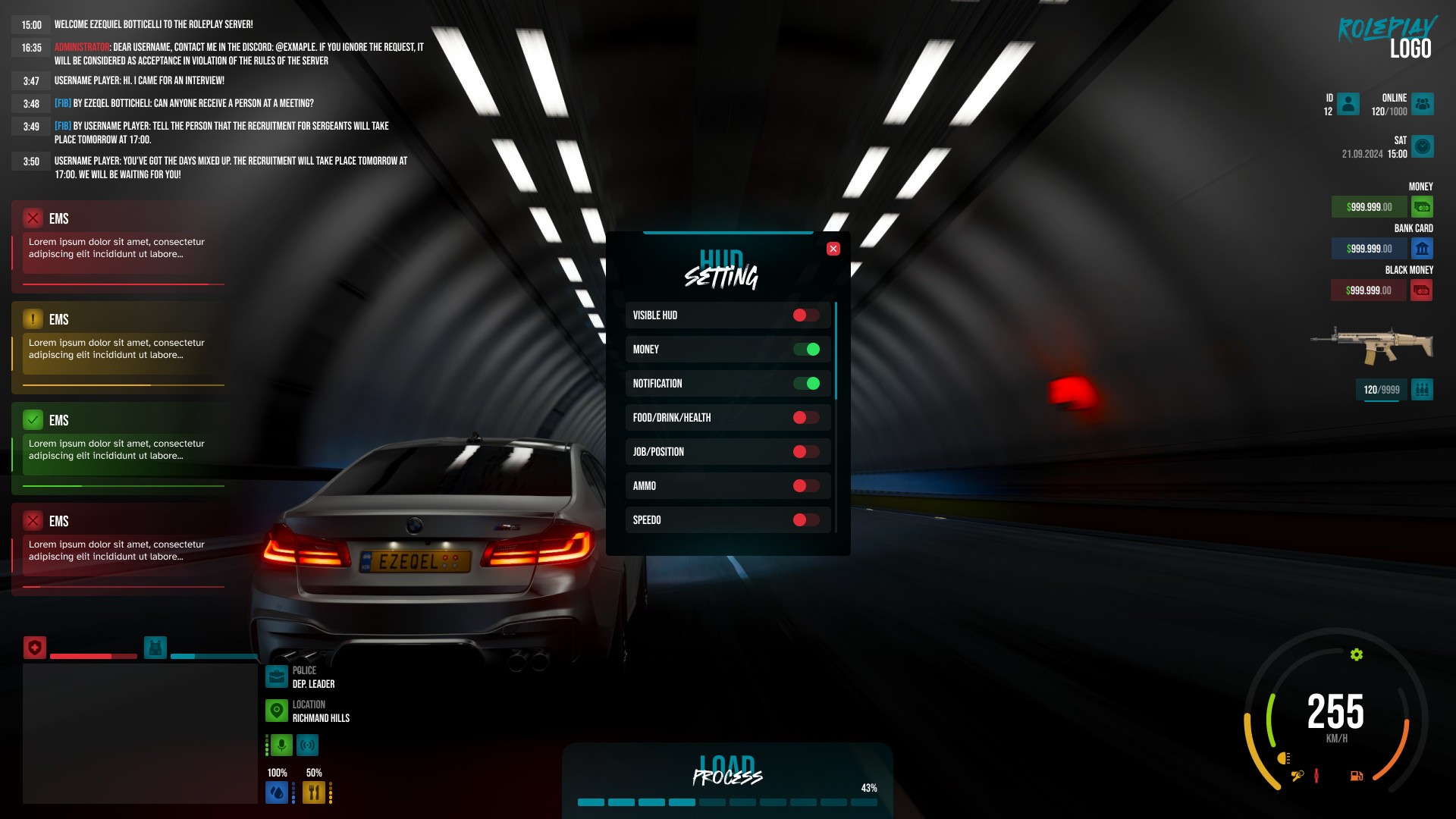Select the yellow hunger fork icon
Image resolution: width=1456 pixels, height=819 pixels.
(x=313, y=792)
